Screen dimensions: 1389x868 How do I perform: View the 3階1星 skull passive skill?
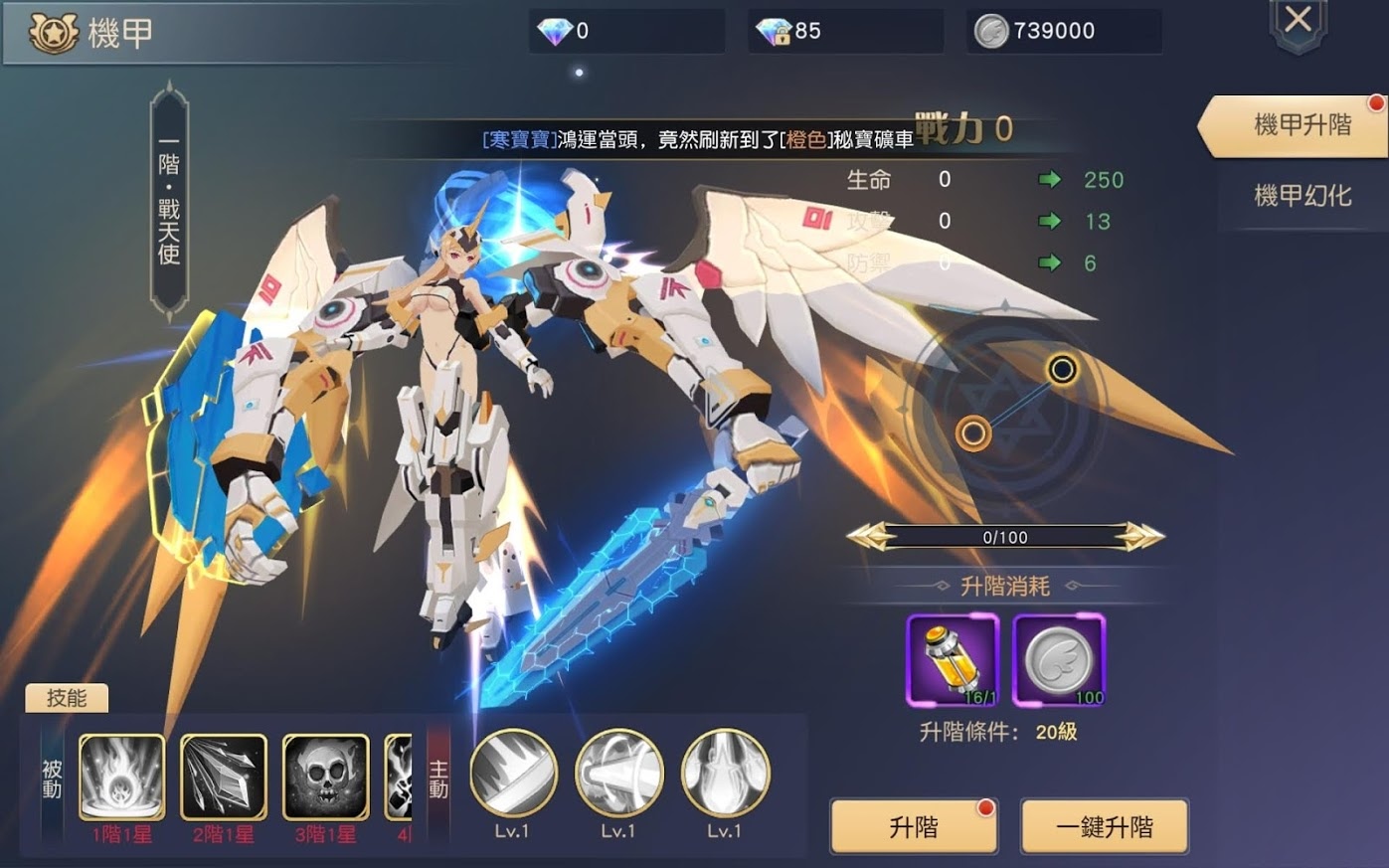point(325,777)
